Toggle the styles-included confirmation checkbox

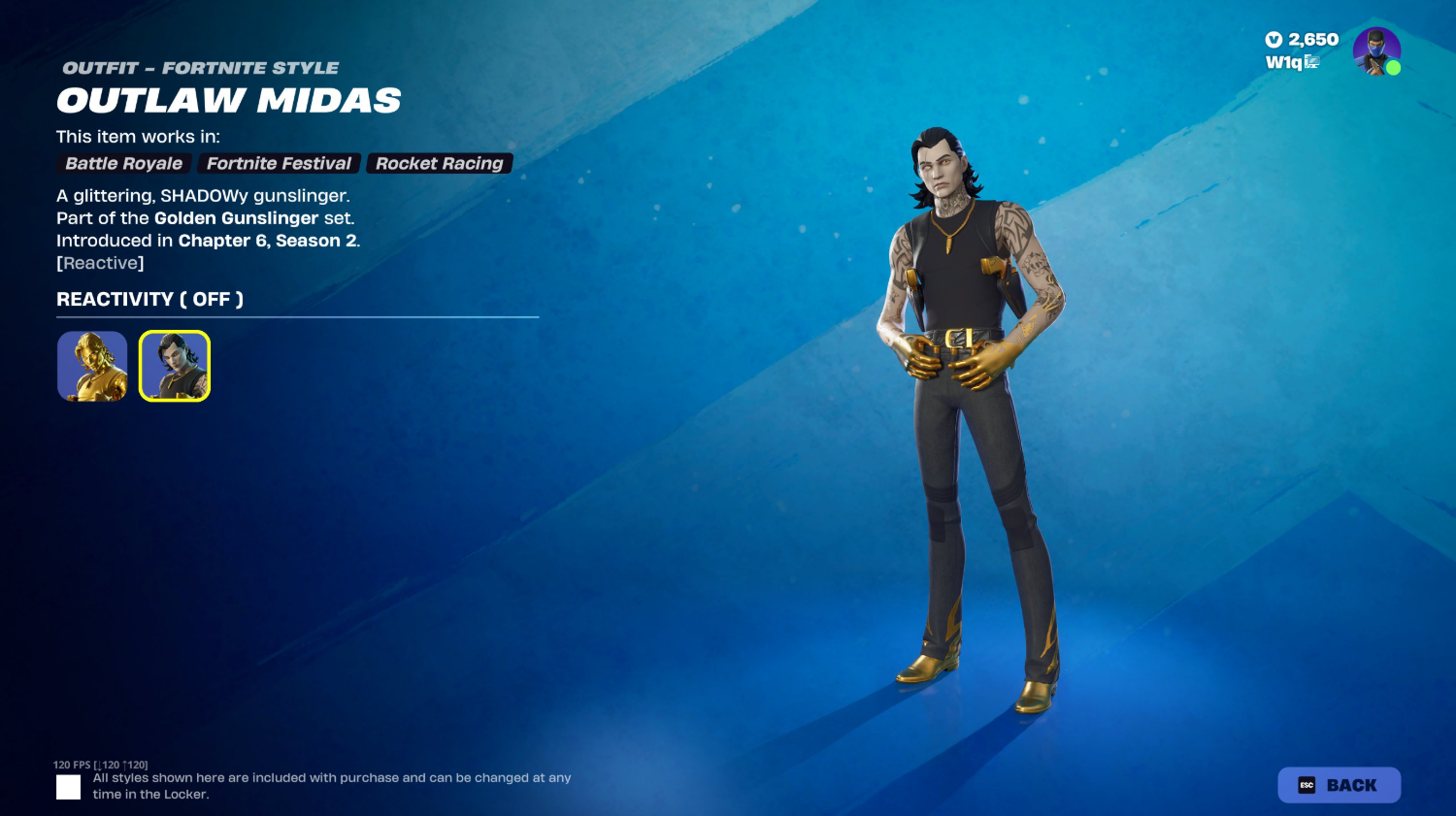tap(68, 787)
